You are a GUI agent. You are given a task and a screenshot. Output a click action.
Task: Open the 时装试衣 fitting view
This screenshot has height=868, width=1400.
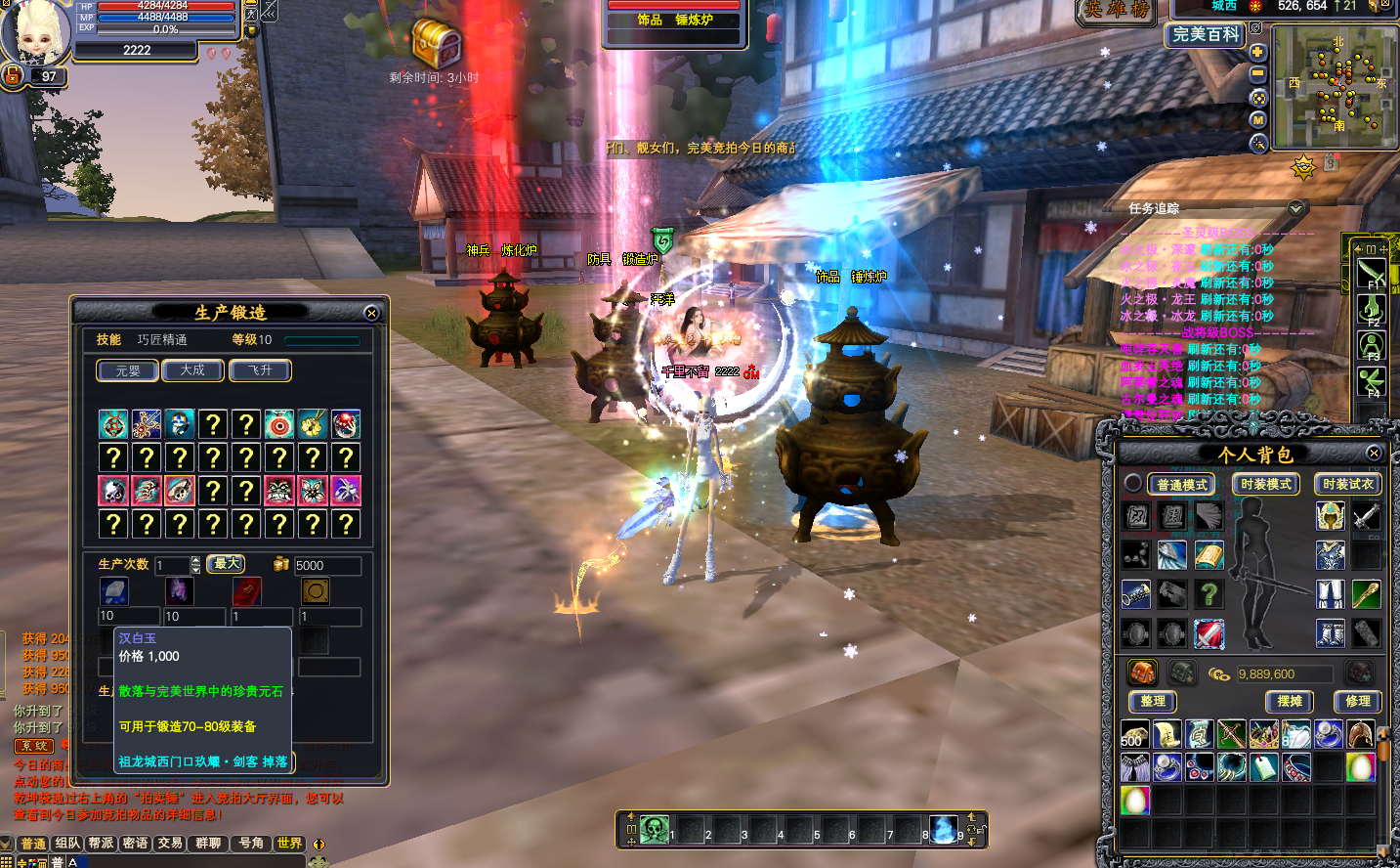1348,485
